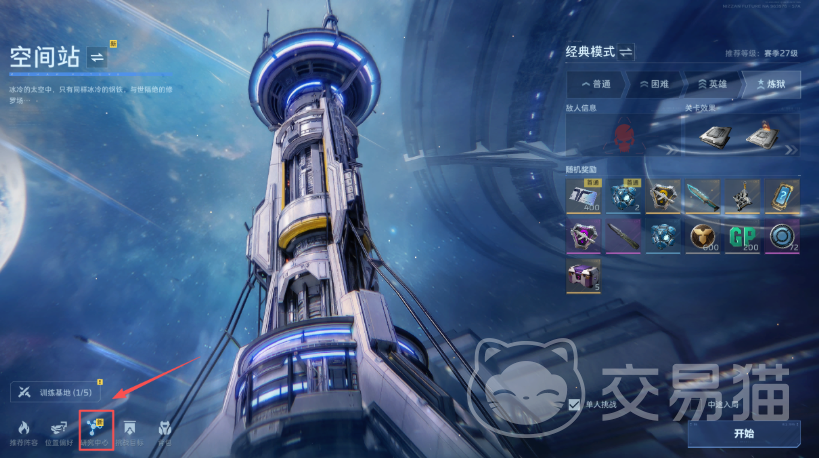Image resolution: width=819 pixels, height=458 pixels.
Task: Inspect the purple supply crate reward
Action: [583, 276]
